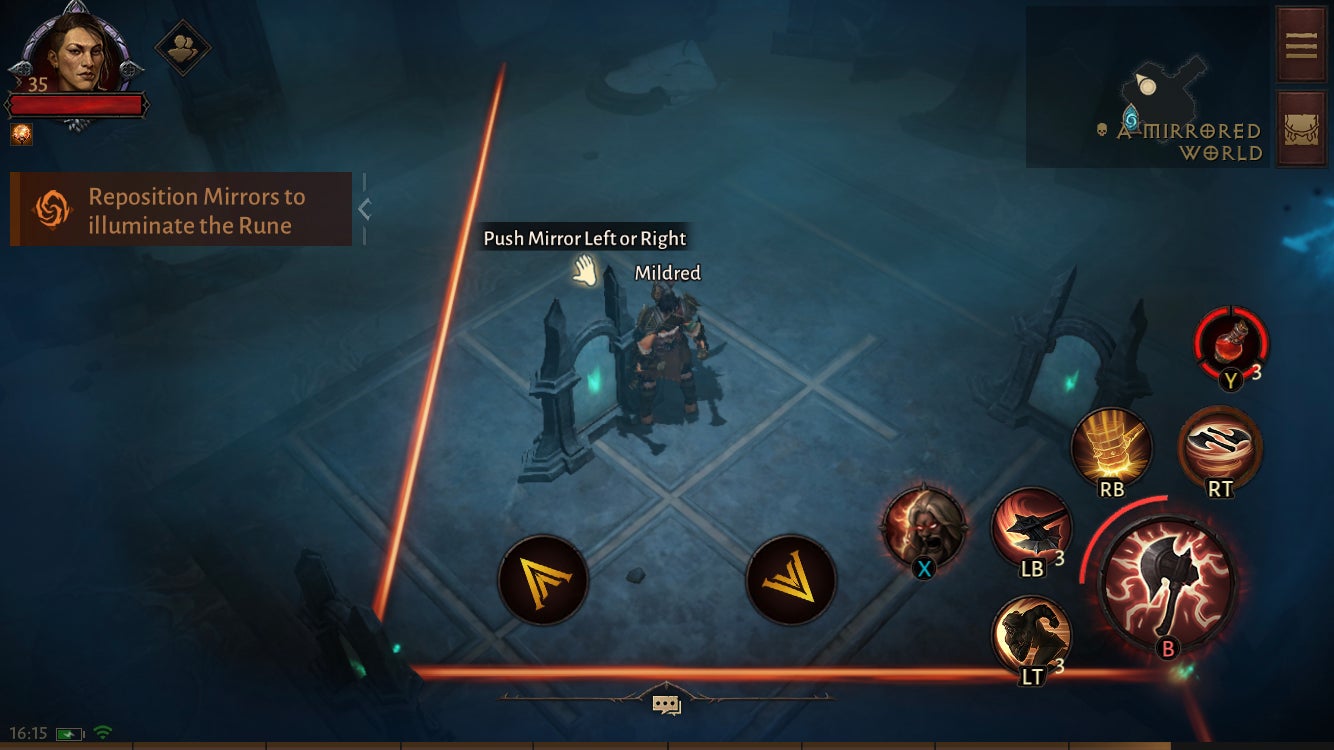Push the mirror right with the right arrow
Viewport: 1334px width, 750px height.
point(790,579)
